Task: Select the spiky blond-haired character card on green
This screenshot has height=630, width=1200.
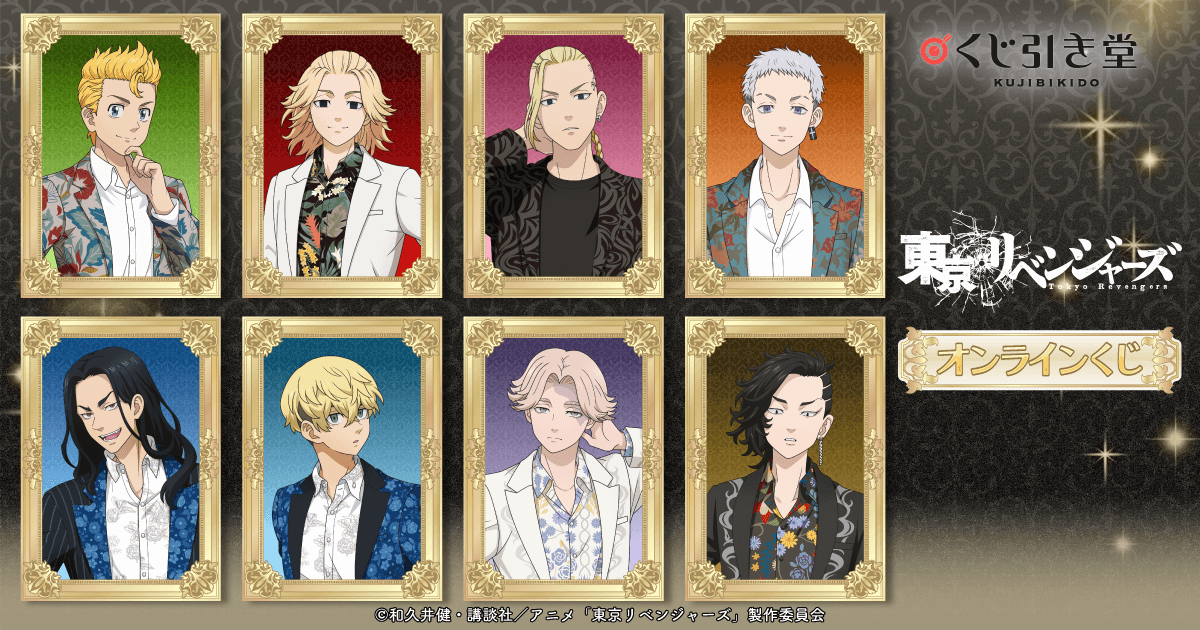Action: click(x=121, y=156)
